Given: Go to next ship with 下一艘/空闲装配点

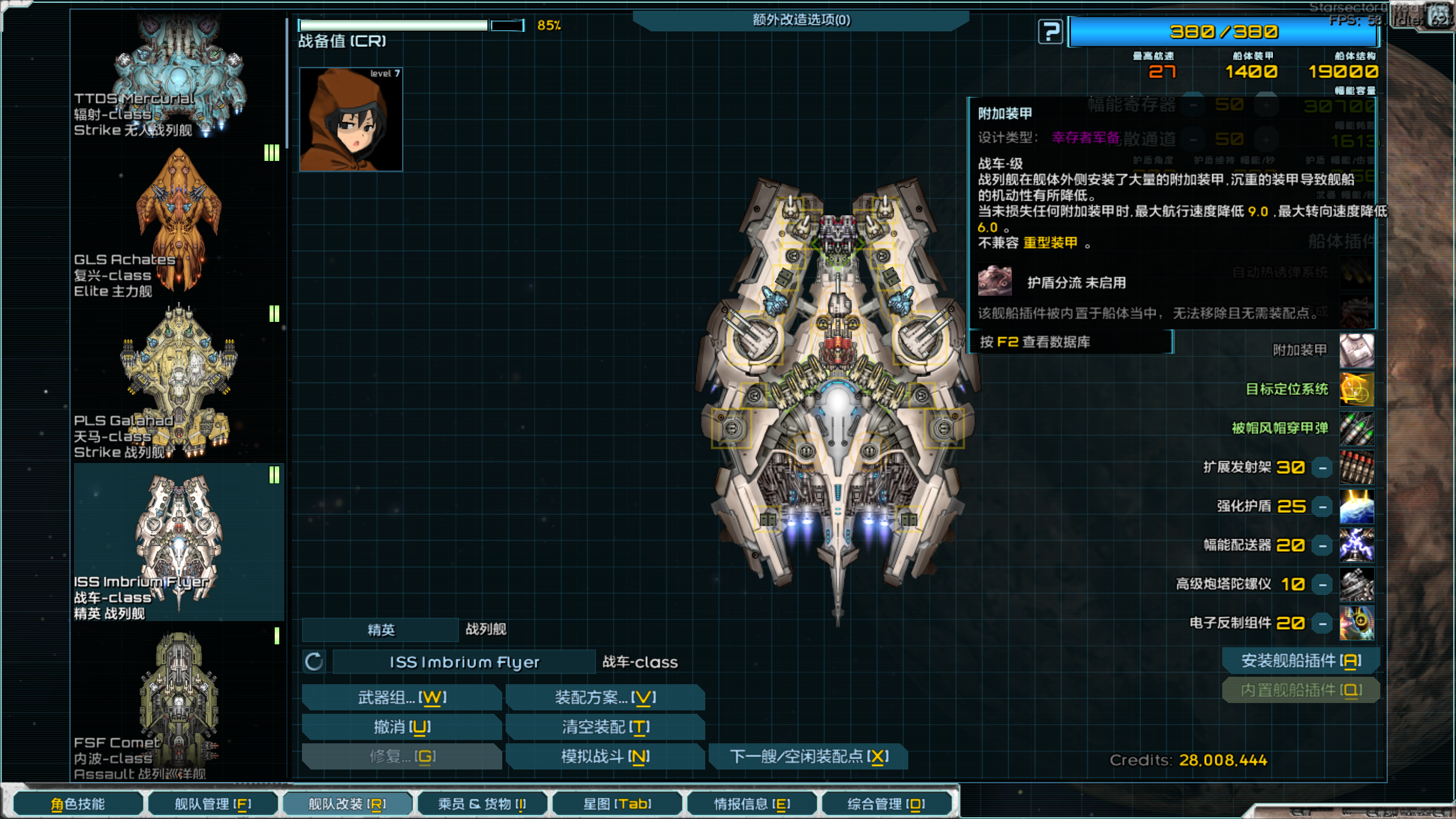Looking at the screenshot, I should coord(809,756).
